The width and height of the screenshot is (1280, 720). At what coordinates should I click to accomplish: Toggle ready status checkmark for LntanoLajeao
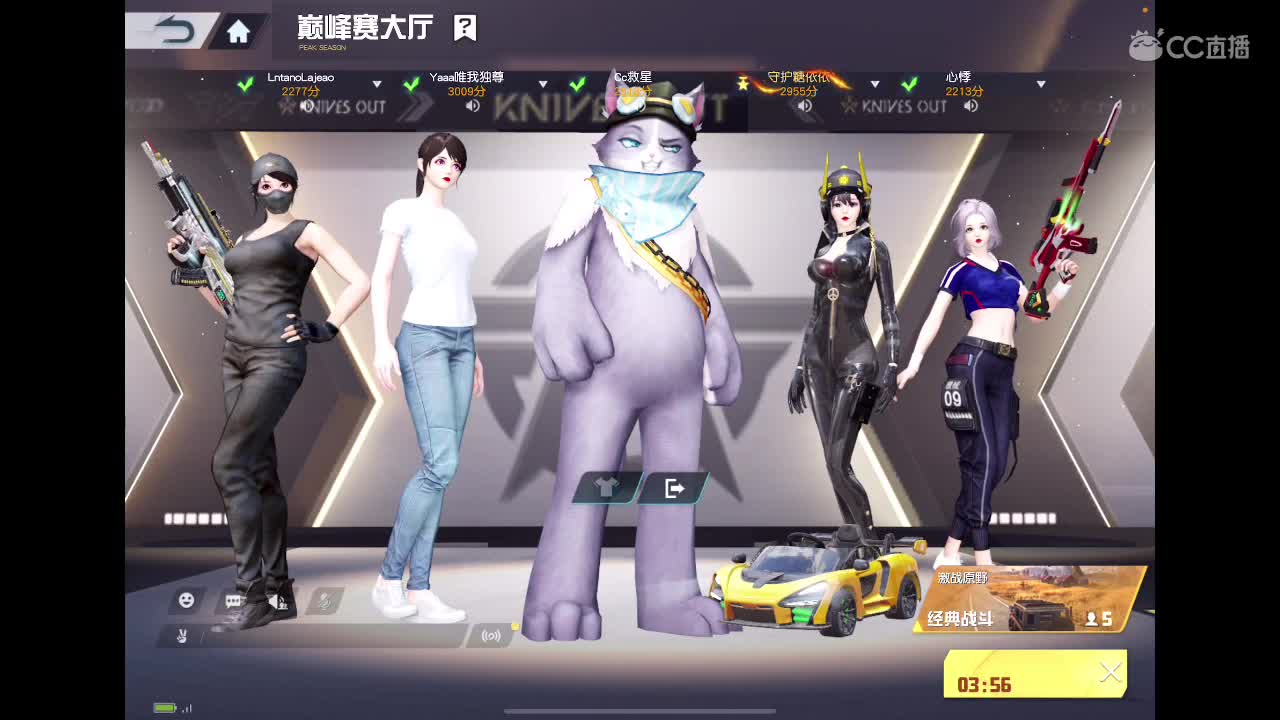coord(246,85)
